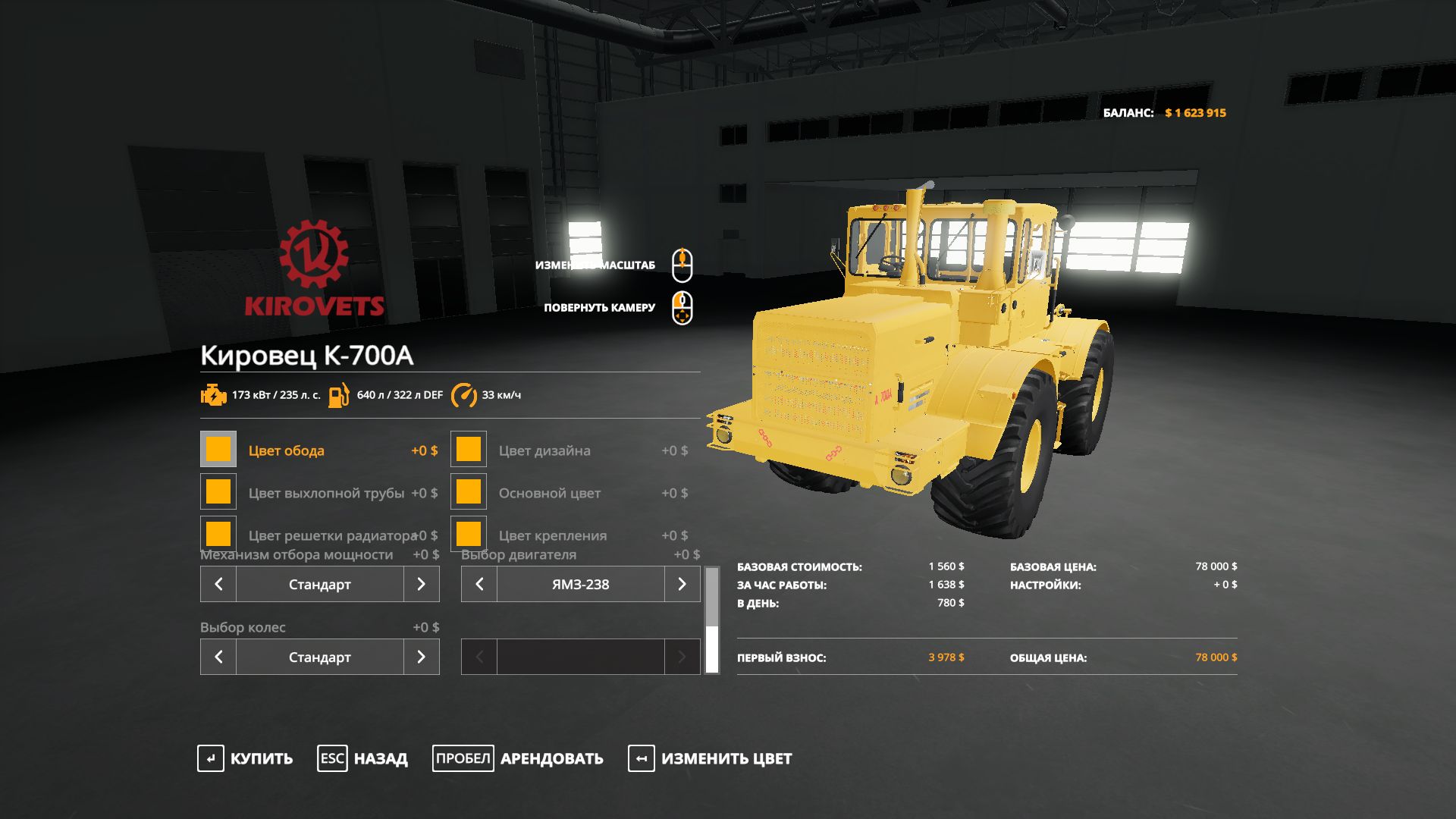Select the Цвет крепления swatch

468,534
